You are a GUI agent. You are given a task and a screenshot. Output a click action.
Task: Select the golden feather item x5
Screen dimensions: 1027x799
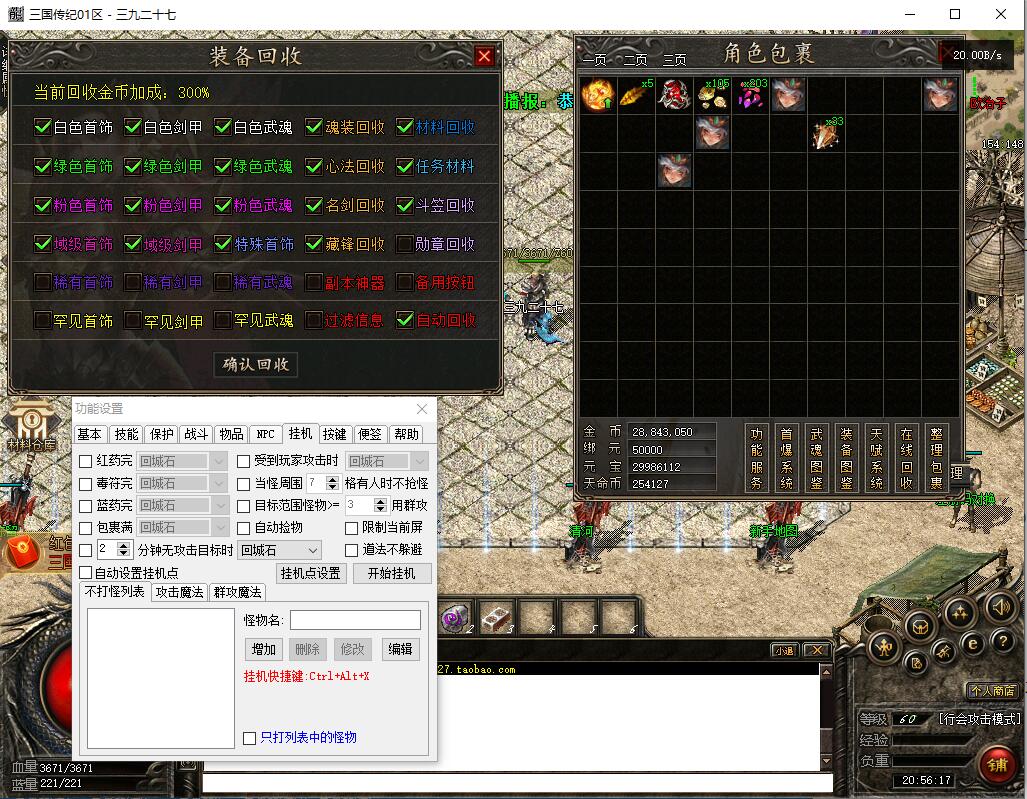(635, 96)
